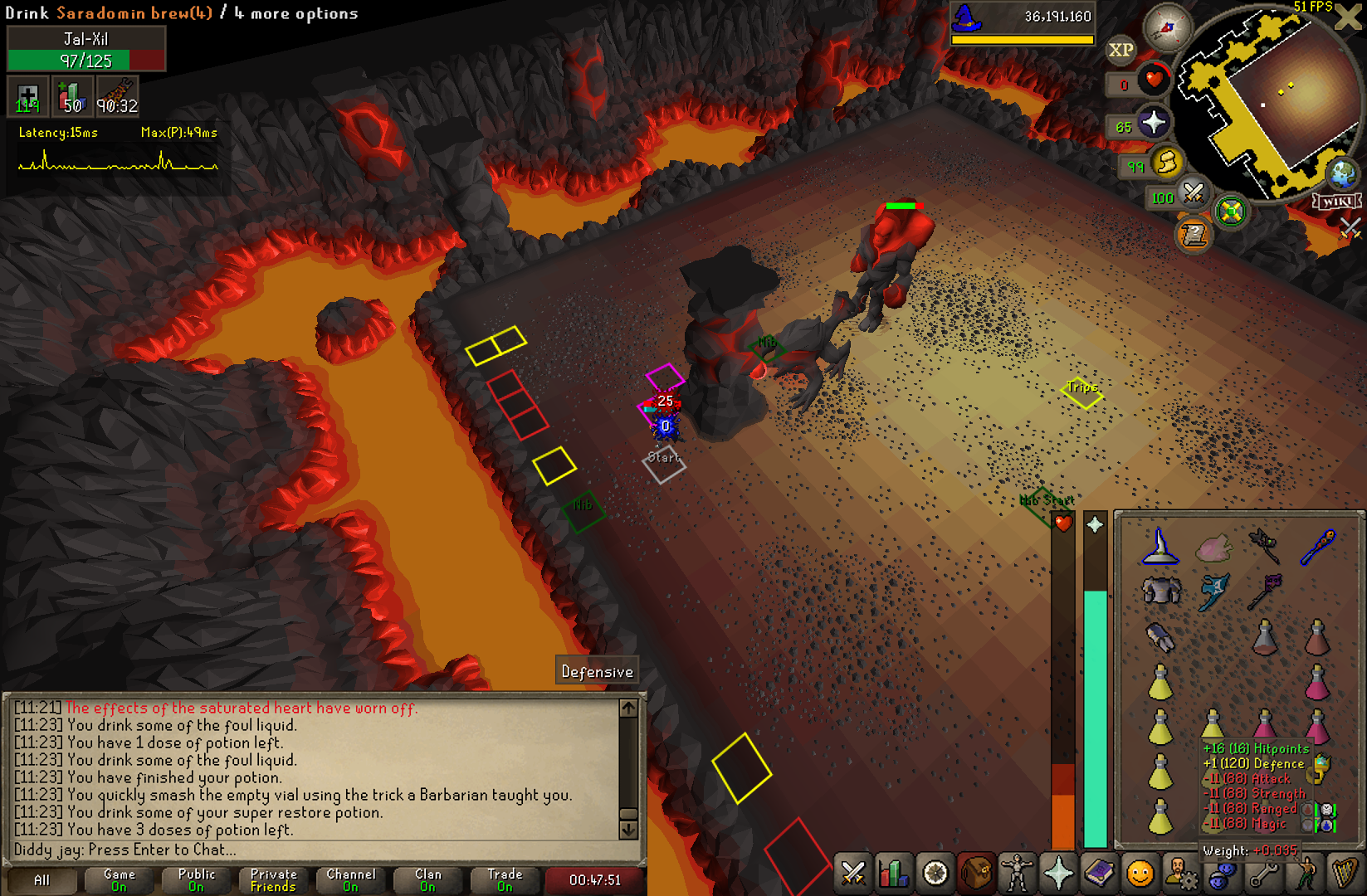1367x896 pixels.
Task: Select the All chat tab
Action: tap(41, 880)
